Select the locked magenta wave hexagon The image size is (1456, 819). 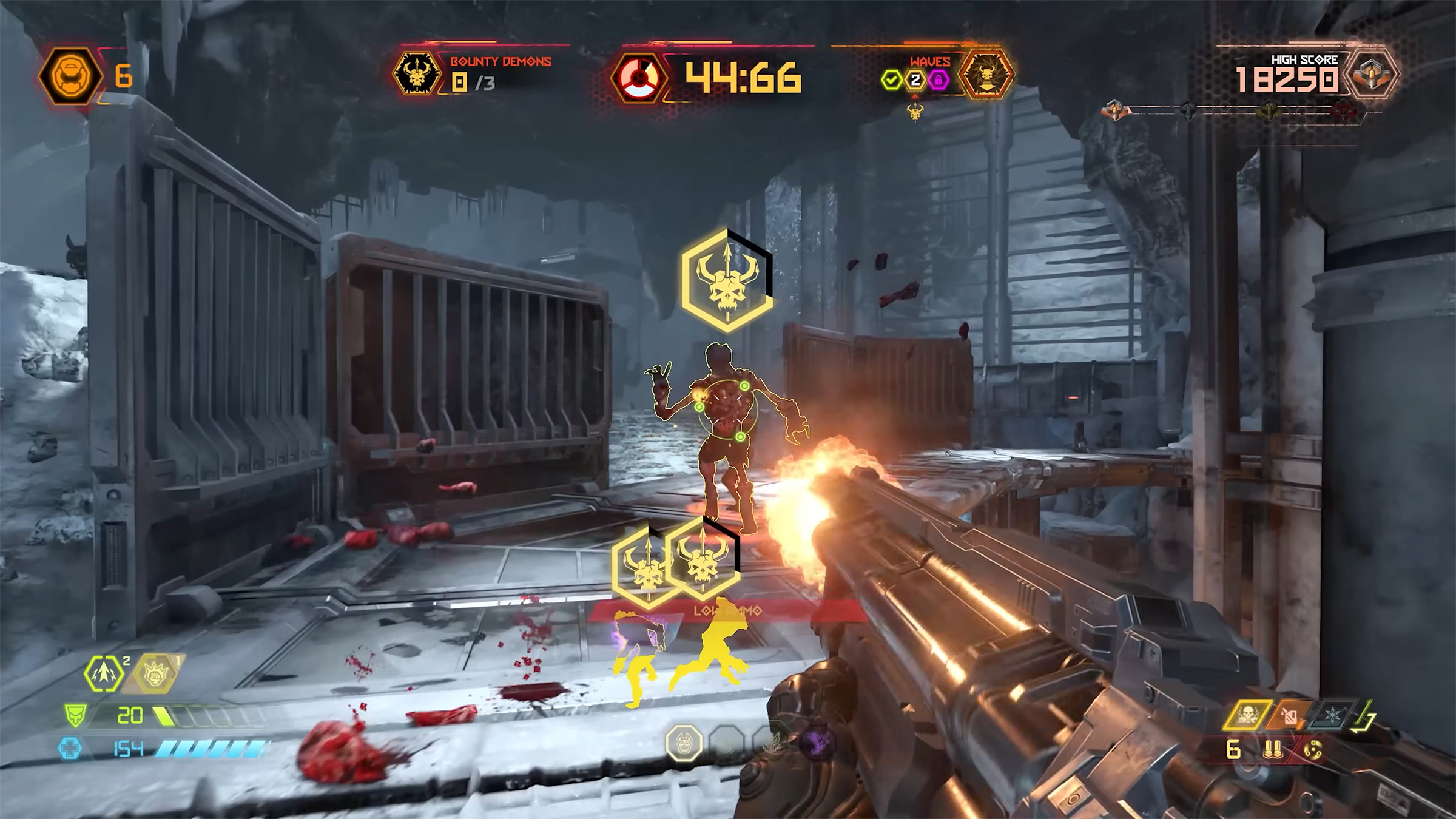click(x=939, y=79)
